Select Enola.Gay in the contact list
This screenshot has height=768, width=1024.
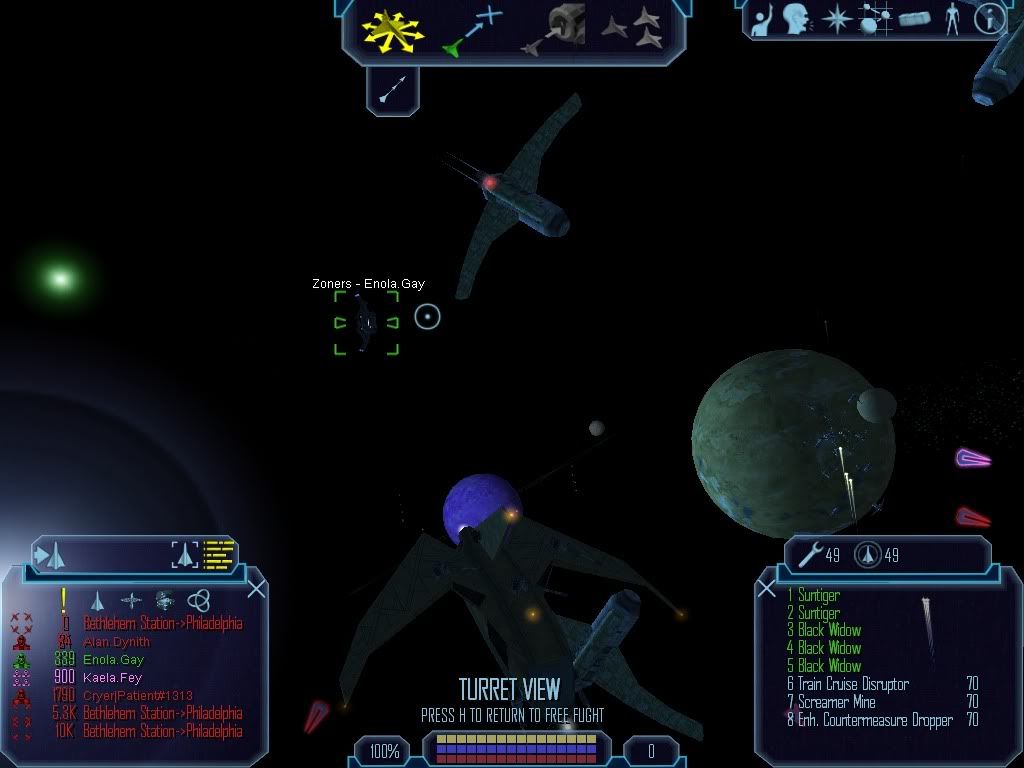coord(113,660)
